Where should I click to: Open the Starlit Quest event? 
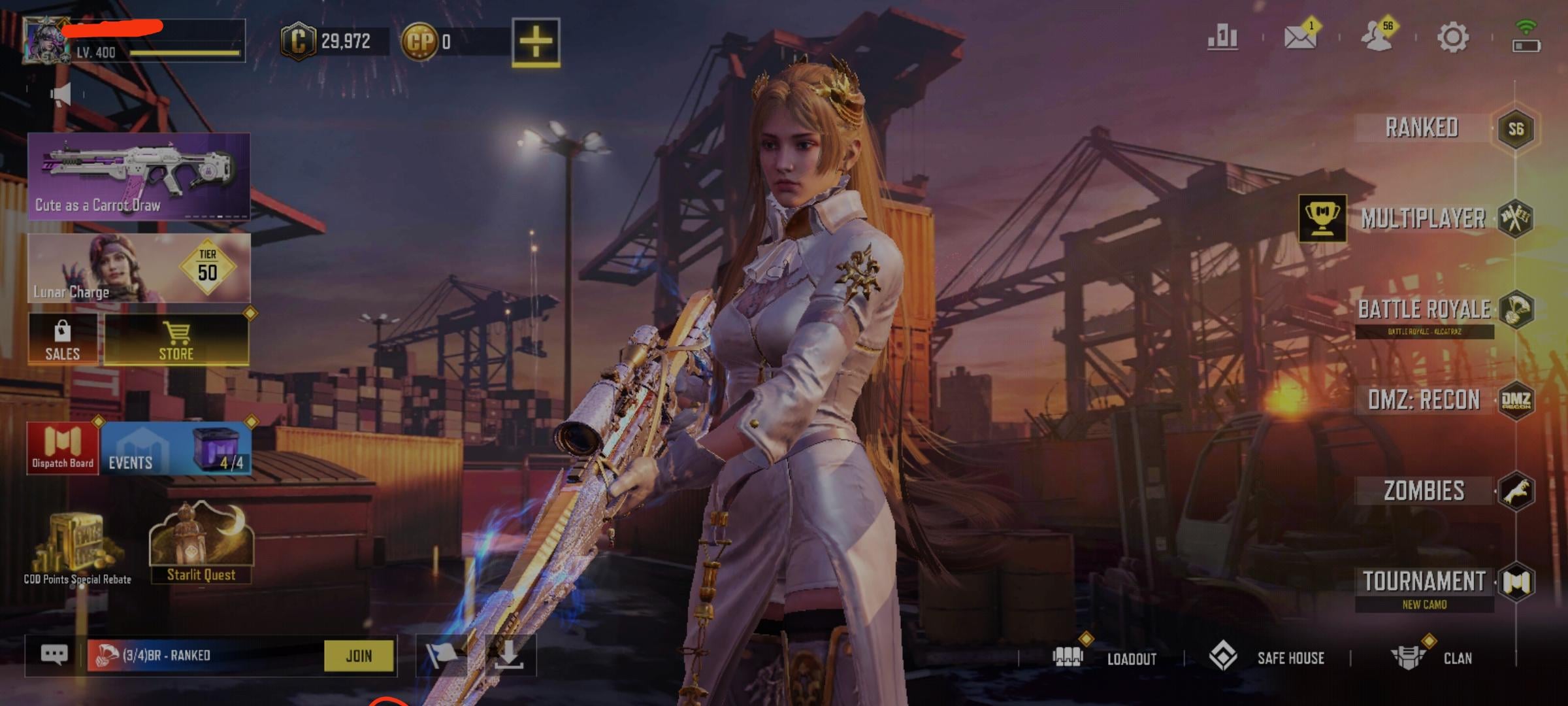tap(201, 544)
